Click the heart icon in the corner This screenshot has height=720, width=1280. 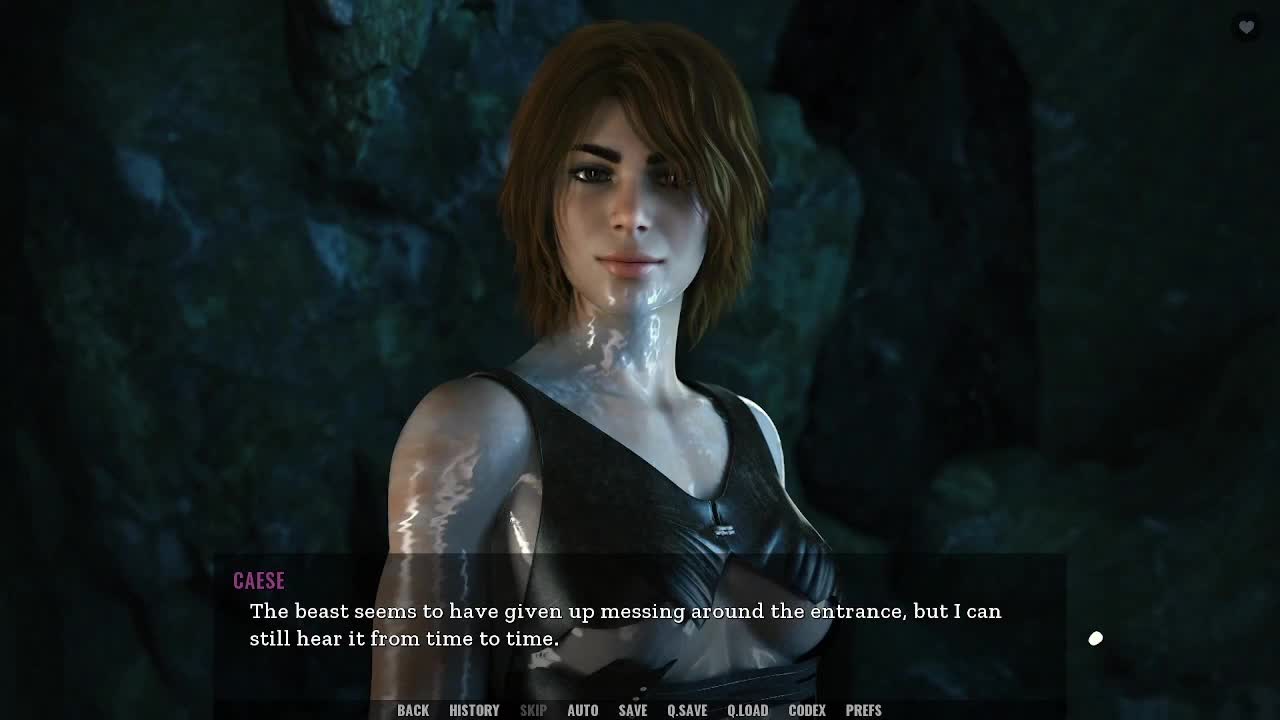[1246, 27]
